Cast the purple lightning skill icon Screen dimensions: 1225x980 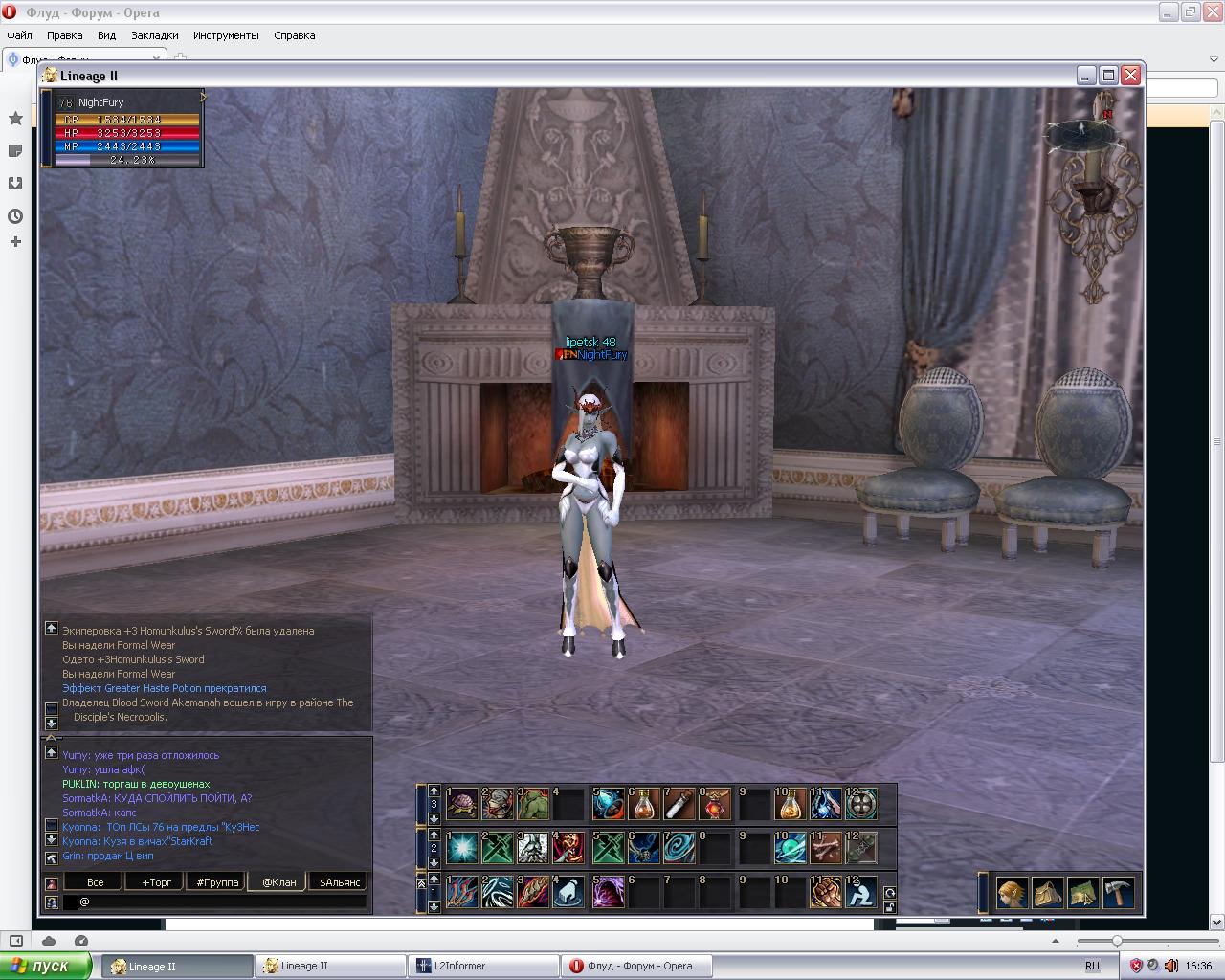609,893
